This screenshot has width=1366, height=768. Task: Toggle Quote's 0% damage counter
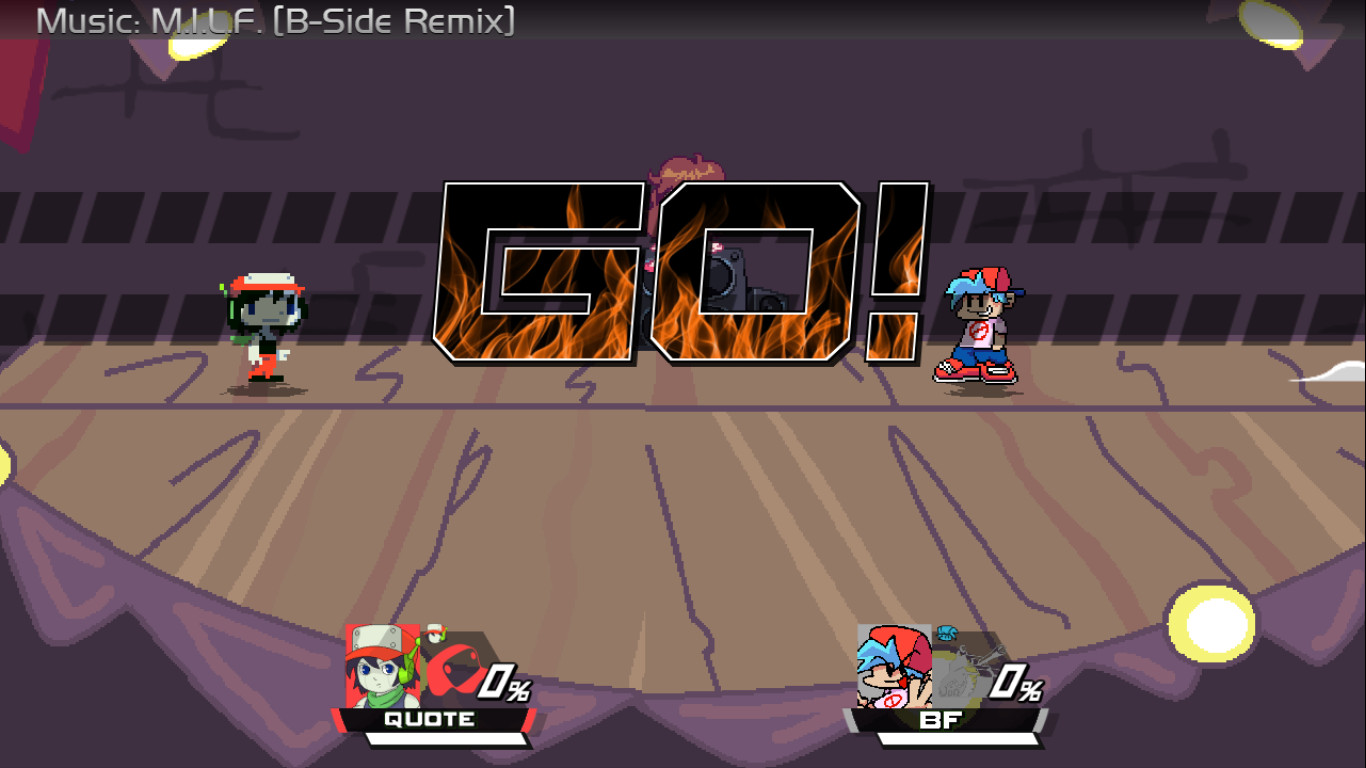503,683
